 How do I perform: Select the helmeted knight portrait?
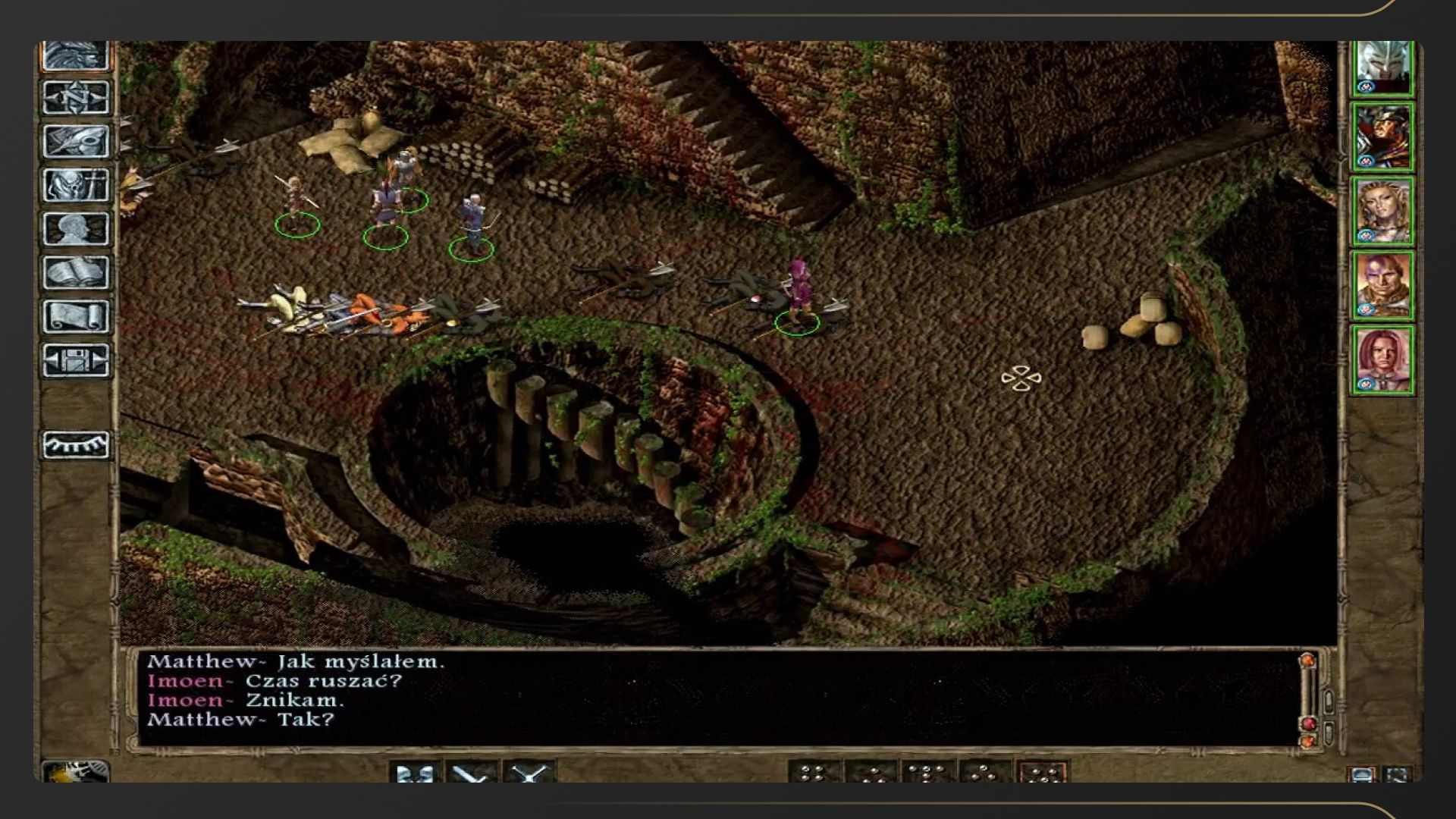point(1383,67)
